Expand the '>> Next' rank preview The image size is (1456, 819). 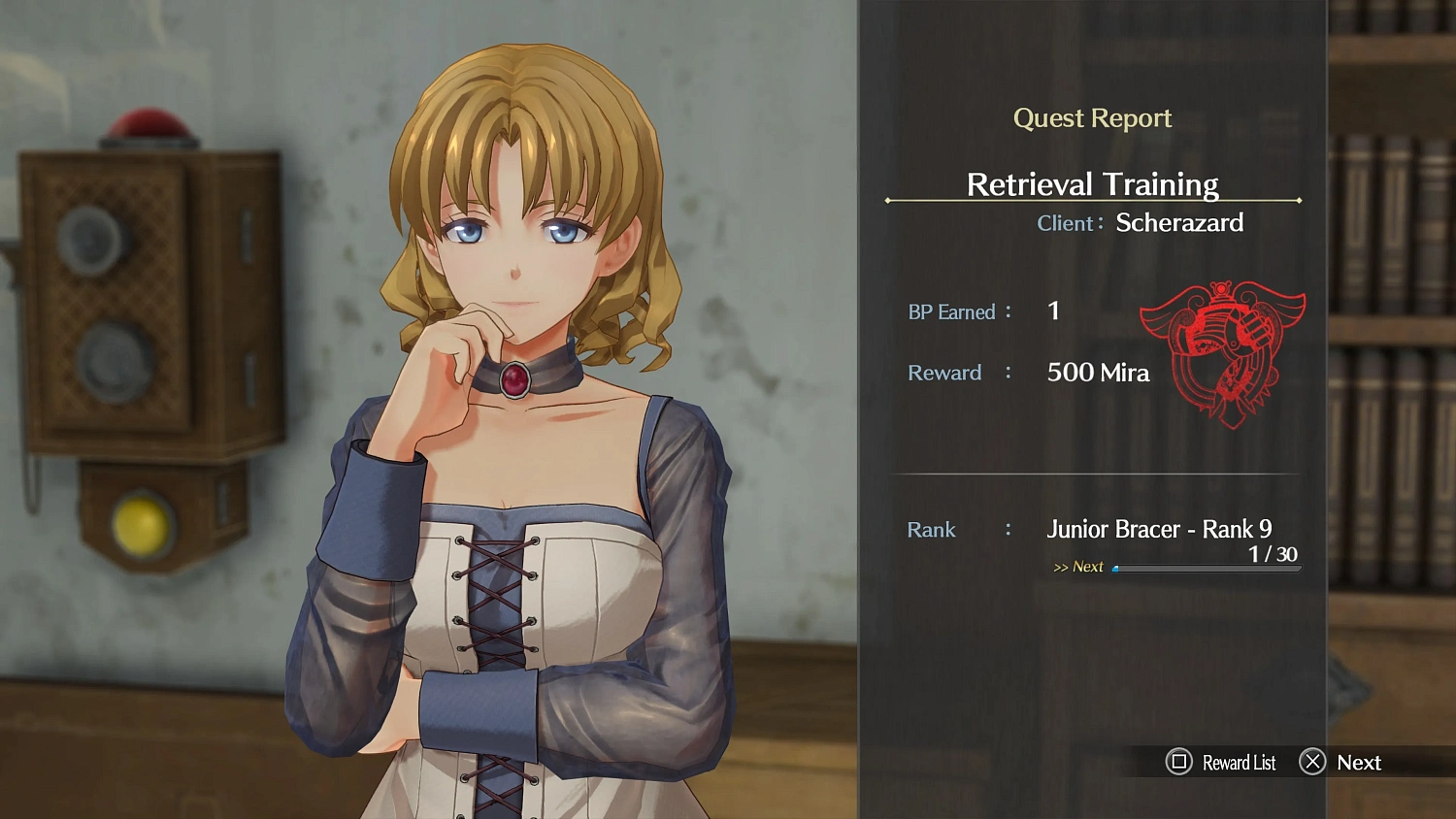1080,567
